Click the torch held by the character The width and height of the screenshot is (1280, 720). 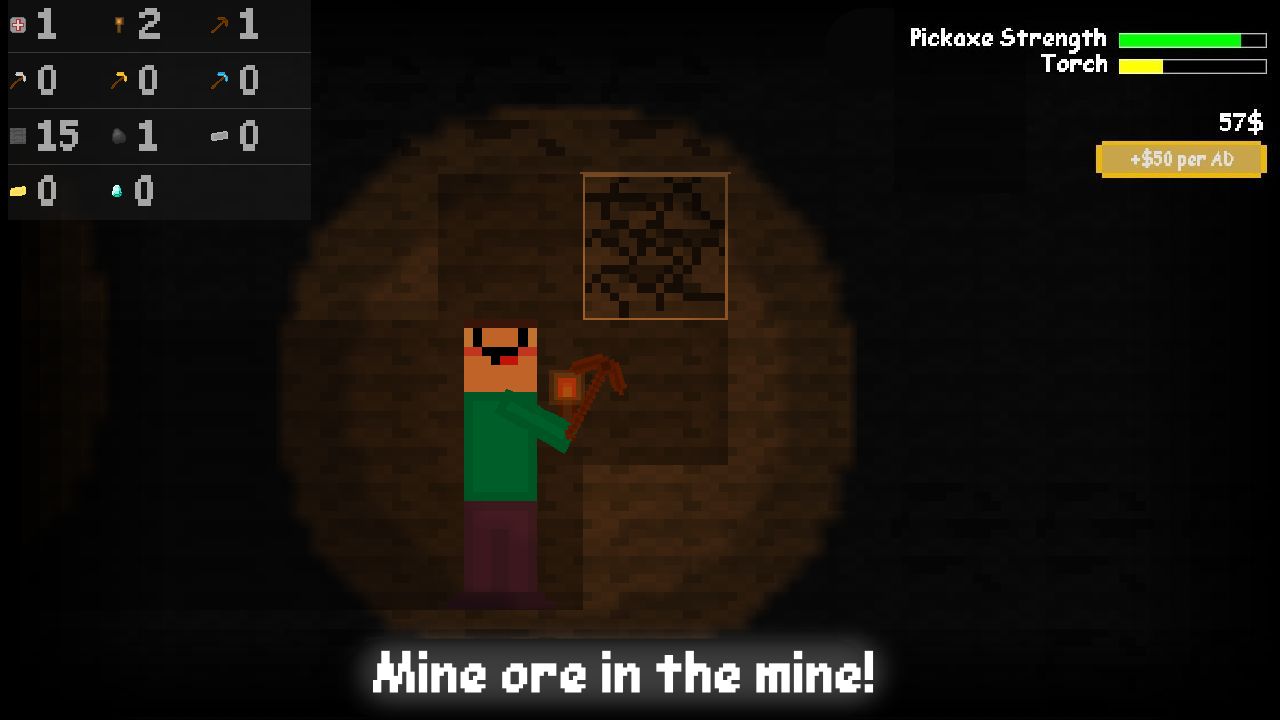[x=565, y=385]
